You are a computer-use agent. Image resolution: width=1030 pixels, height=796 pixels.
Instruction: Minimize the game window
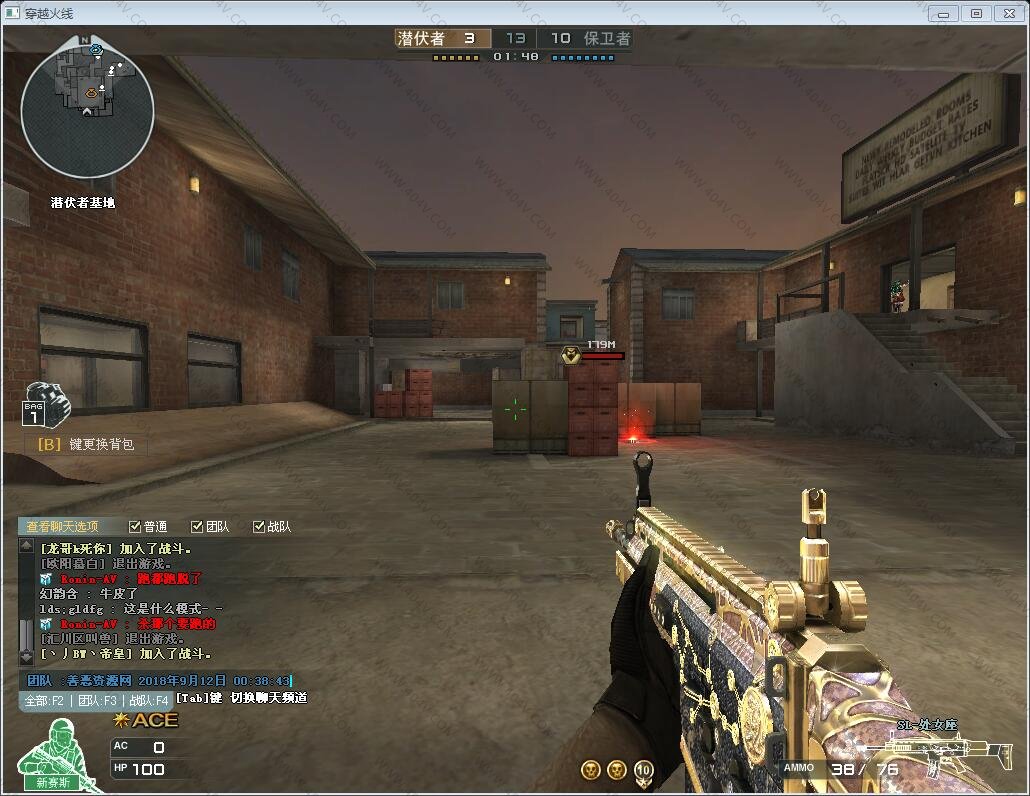pos(943,13)
